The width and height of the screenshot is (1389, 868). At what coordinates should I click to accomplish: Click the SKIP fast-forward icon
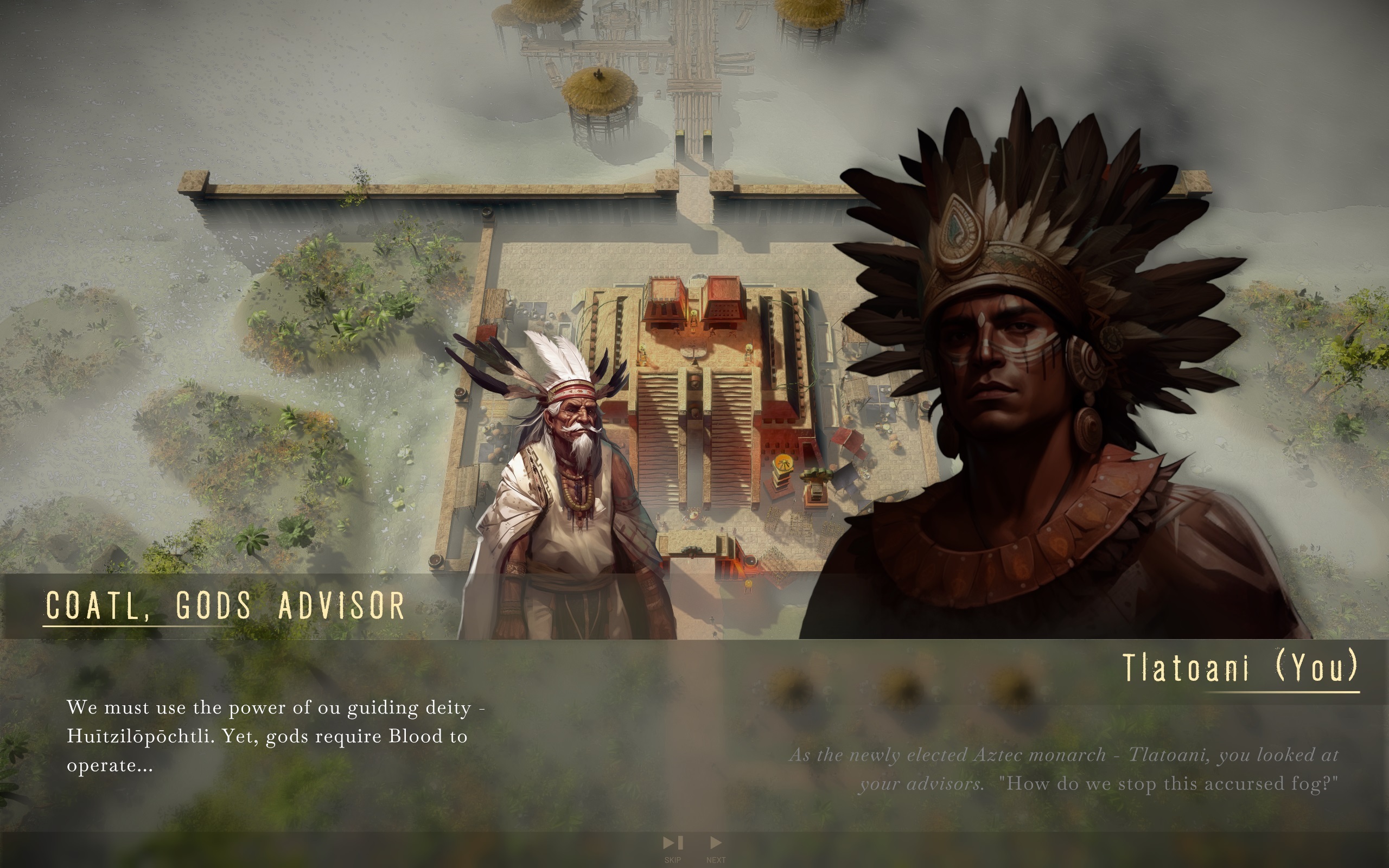(x=672, y=842)
